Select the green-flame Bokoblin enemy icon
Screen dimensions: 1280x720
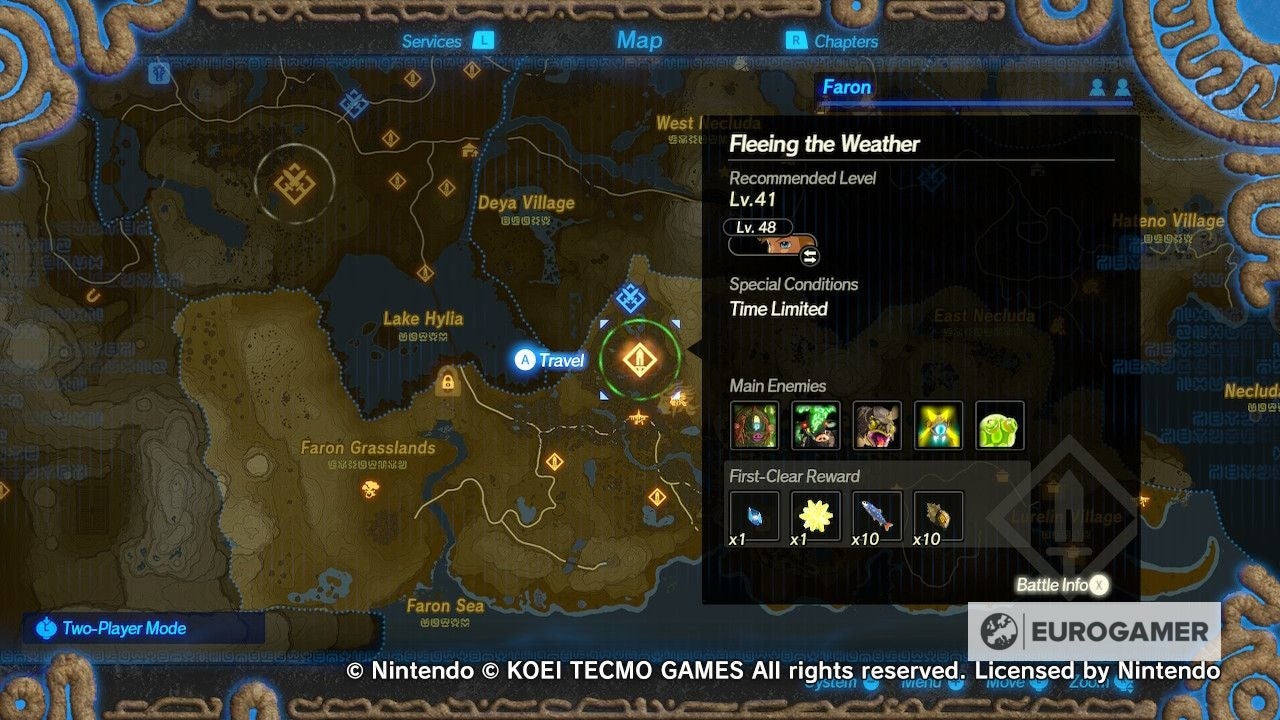[x=817, y=425]
